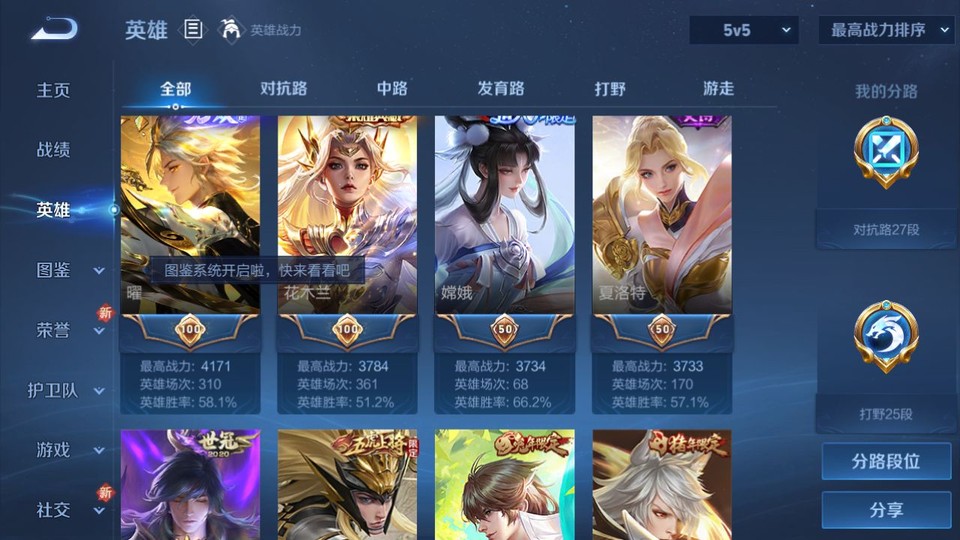Go back using the return arrow

click(x=54, y=30)
